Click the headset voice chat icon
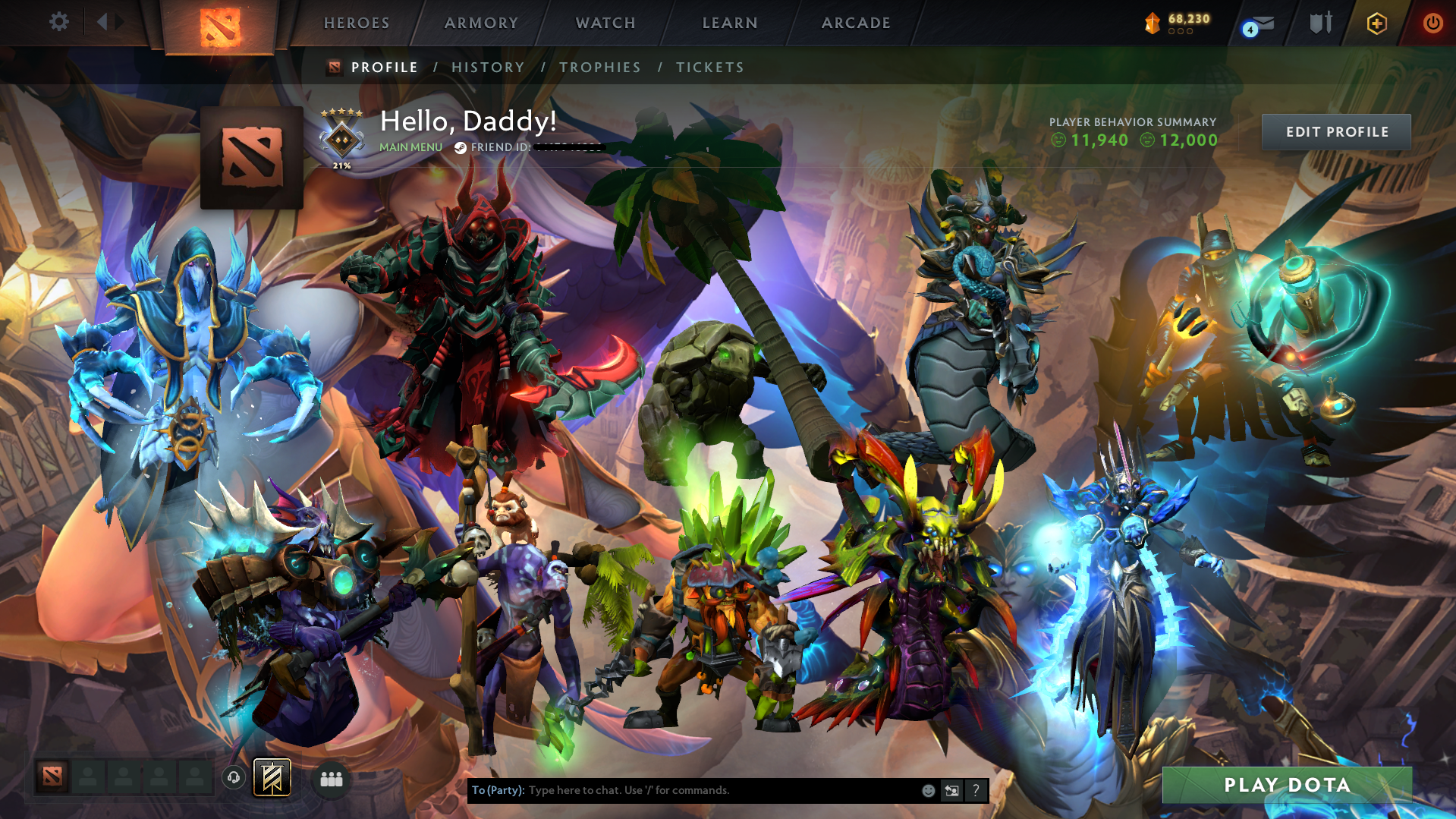Screen dimensions: 1456x819 coord(234,777)
